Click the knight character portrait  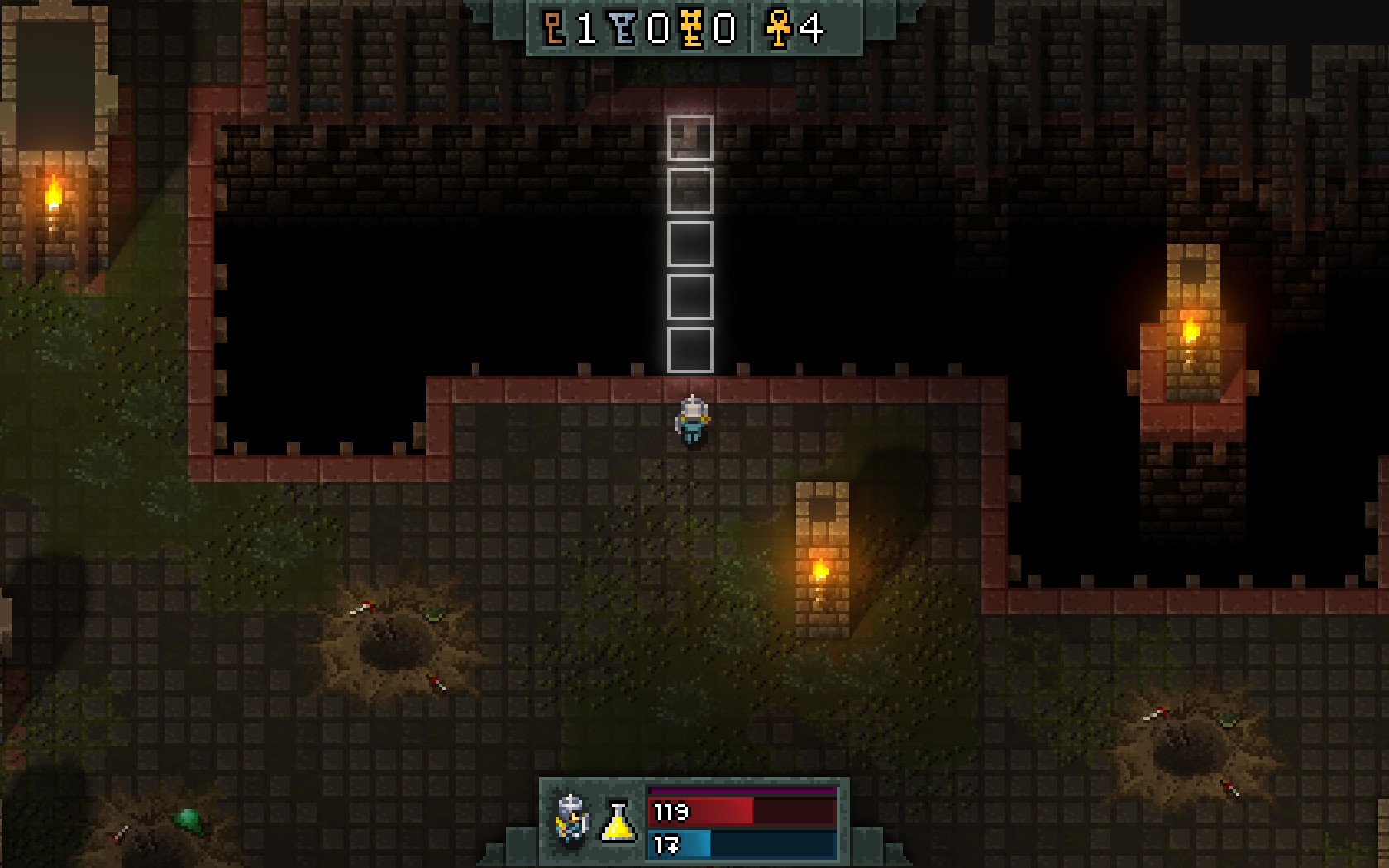pos(571,820)
